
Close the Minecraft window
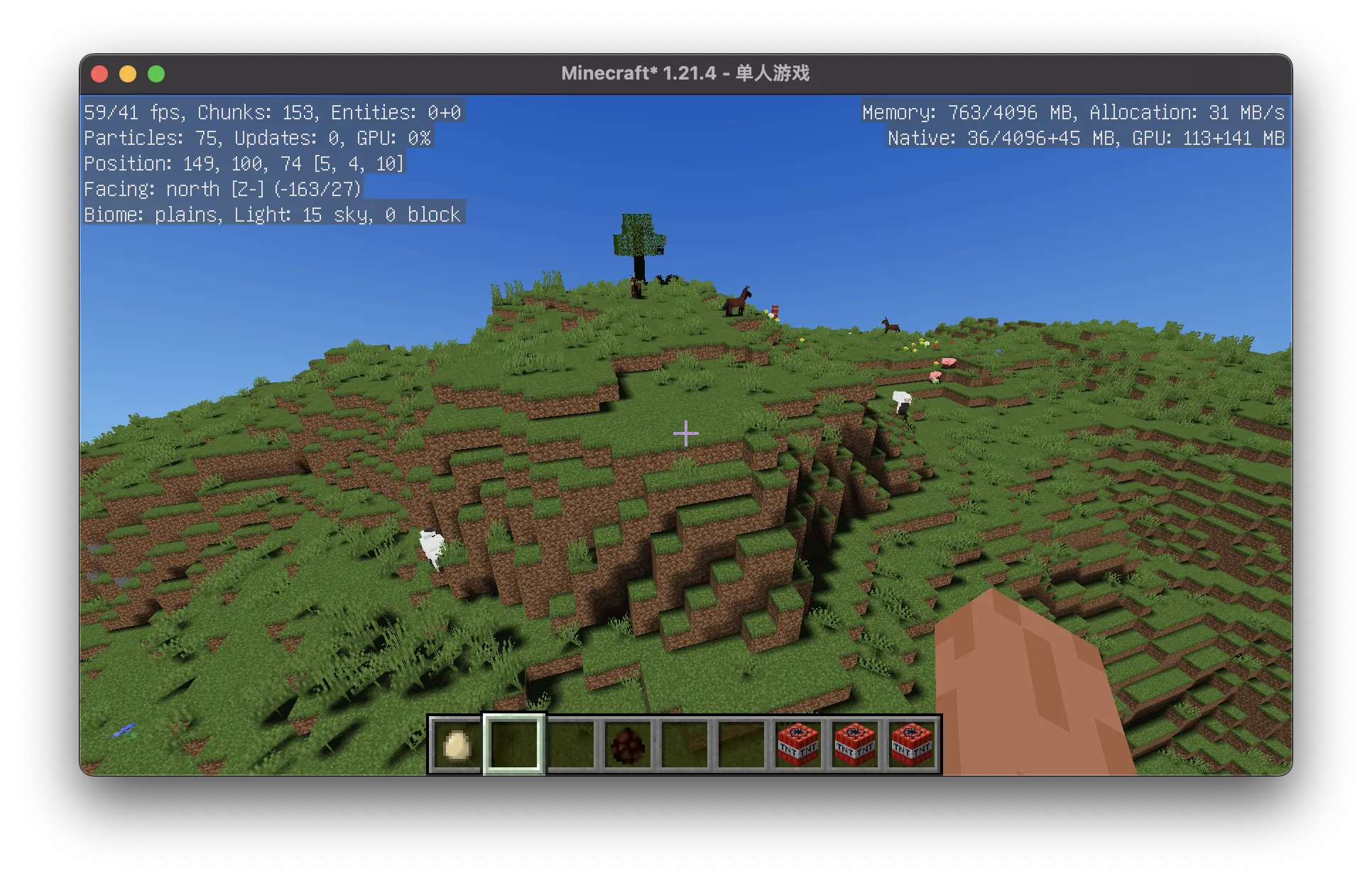point(100,74)
